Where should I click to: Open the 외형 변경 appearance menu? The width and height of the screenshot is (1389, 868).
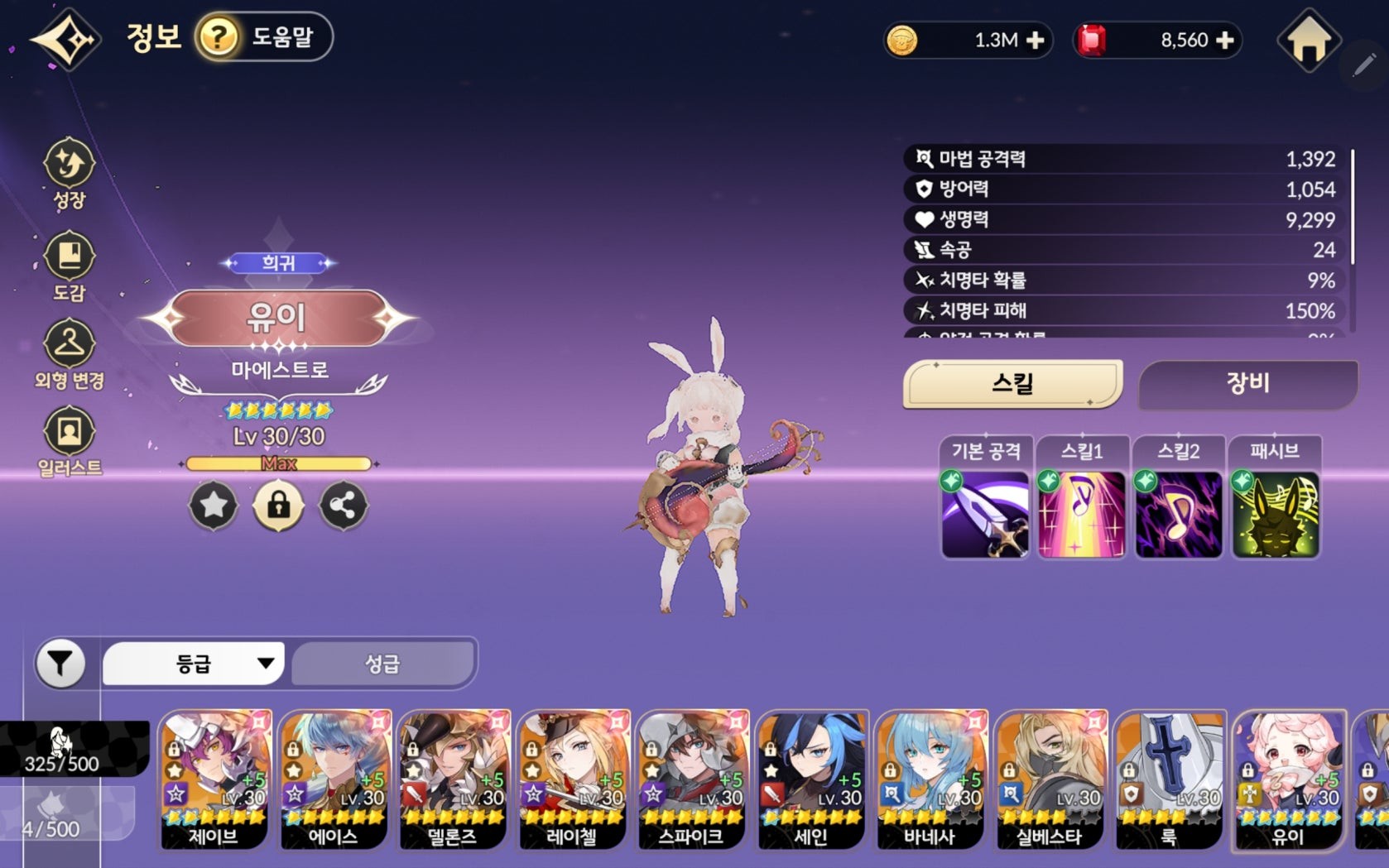tap(70, 354)
